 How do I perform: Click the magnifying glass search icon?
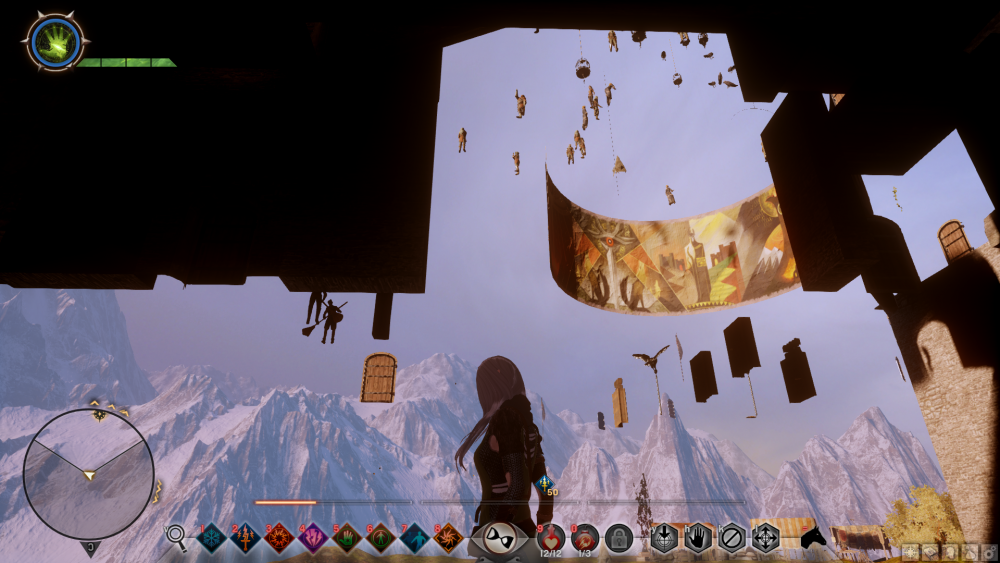coord(176,537)
